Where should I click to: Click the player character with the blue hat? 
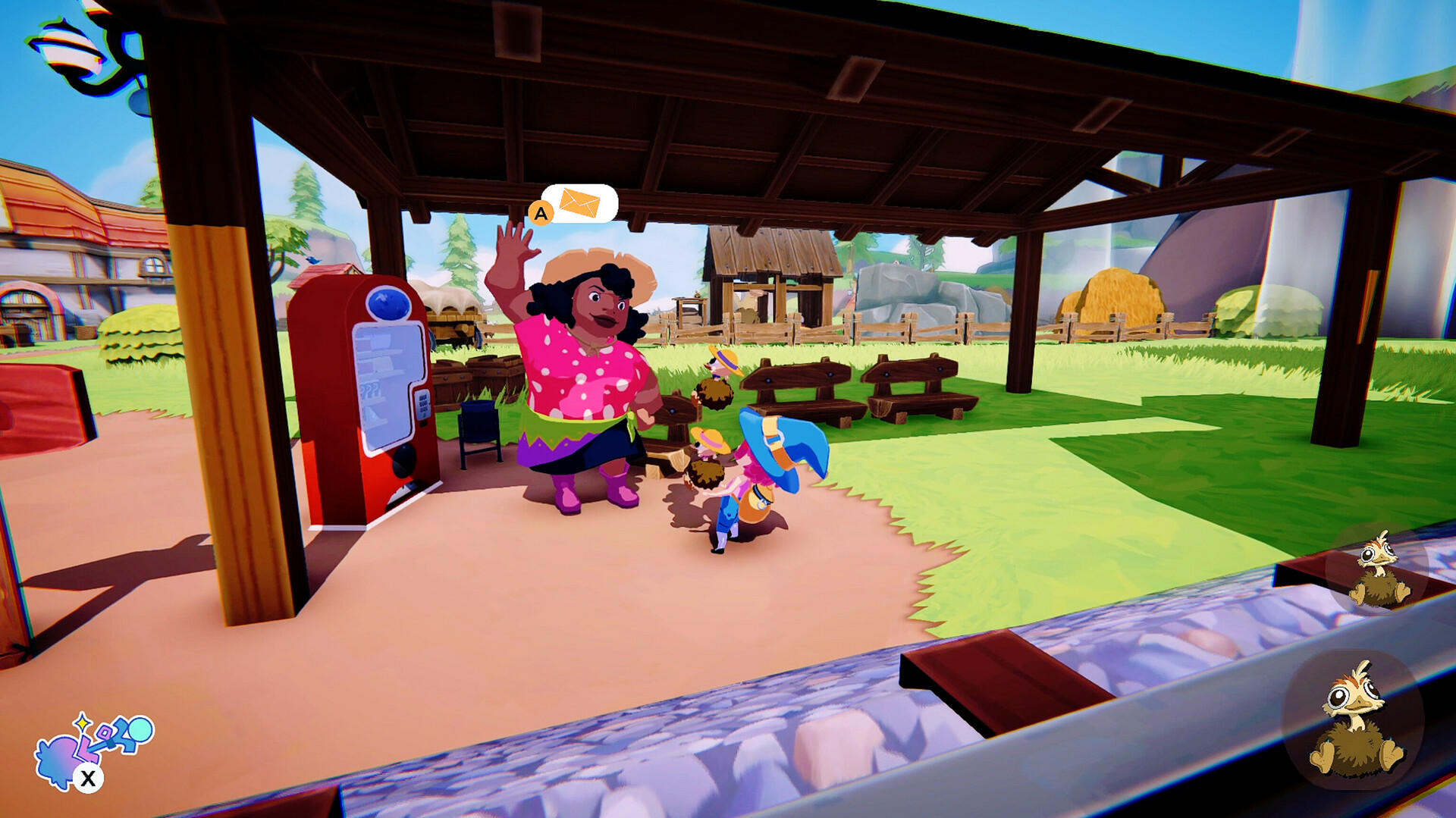pos(758,470)
